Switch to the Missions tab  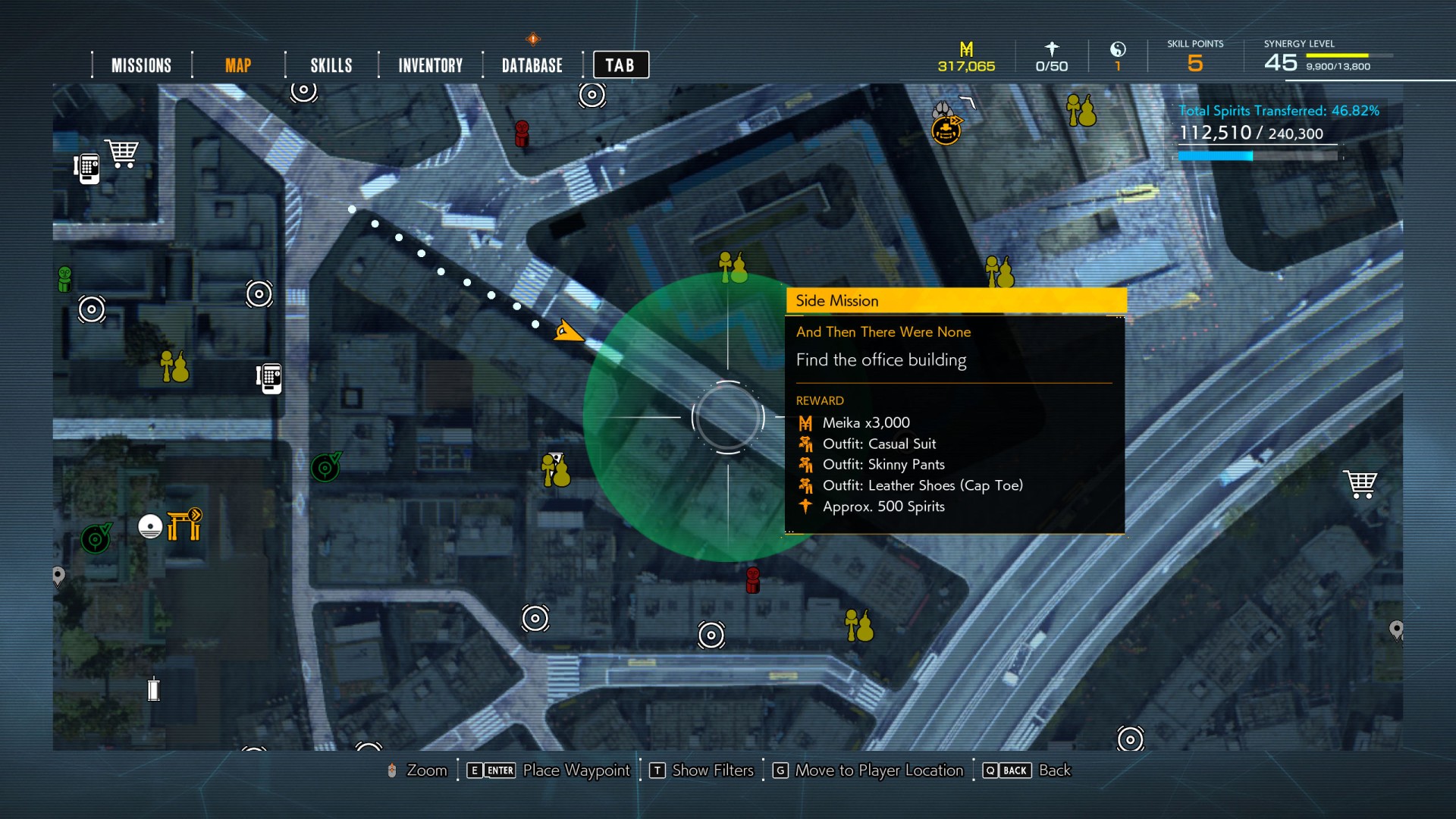141,65
